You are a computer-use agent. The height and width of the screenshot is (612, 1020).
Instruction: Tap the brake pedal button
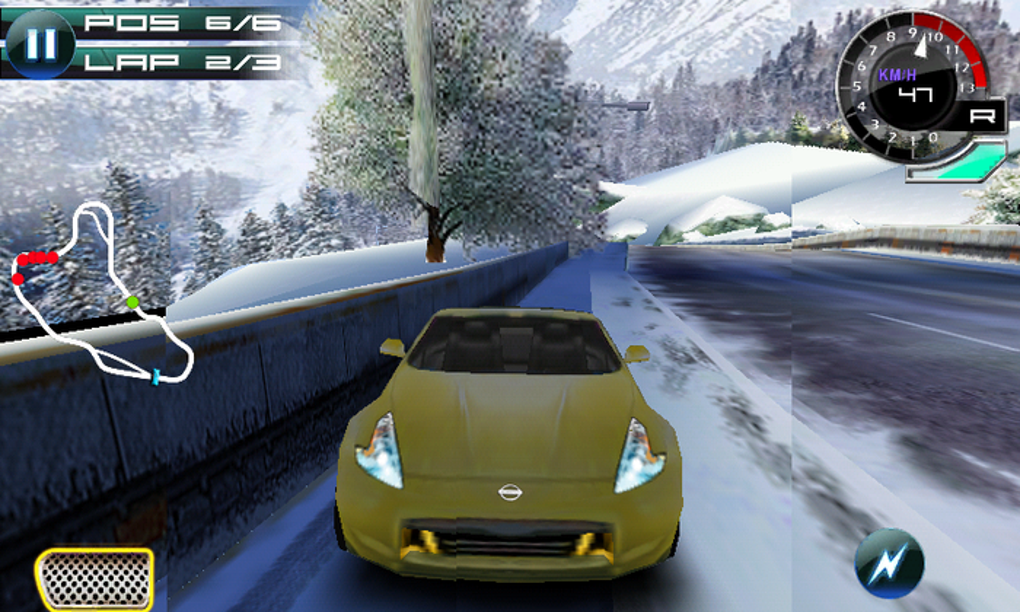pyautogui.click(x=95, y=580)
